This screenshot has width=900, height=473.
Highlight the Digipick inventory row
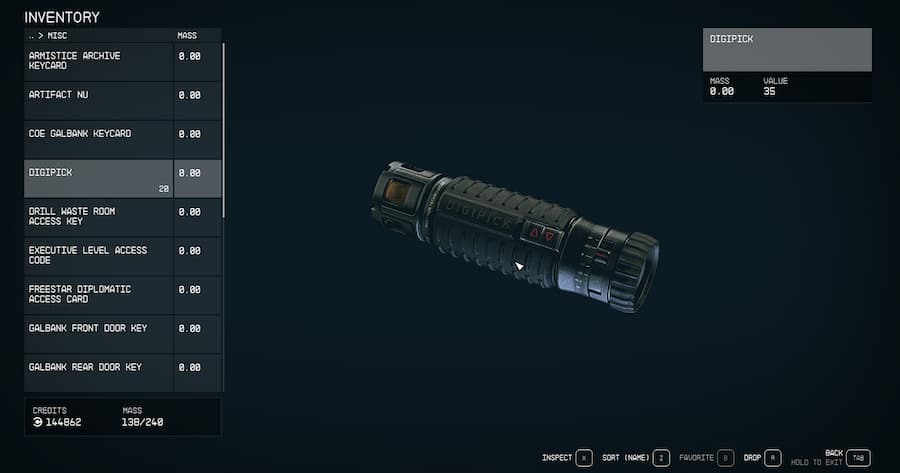[x=98, y=178]
